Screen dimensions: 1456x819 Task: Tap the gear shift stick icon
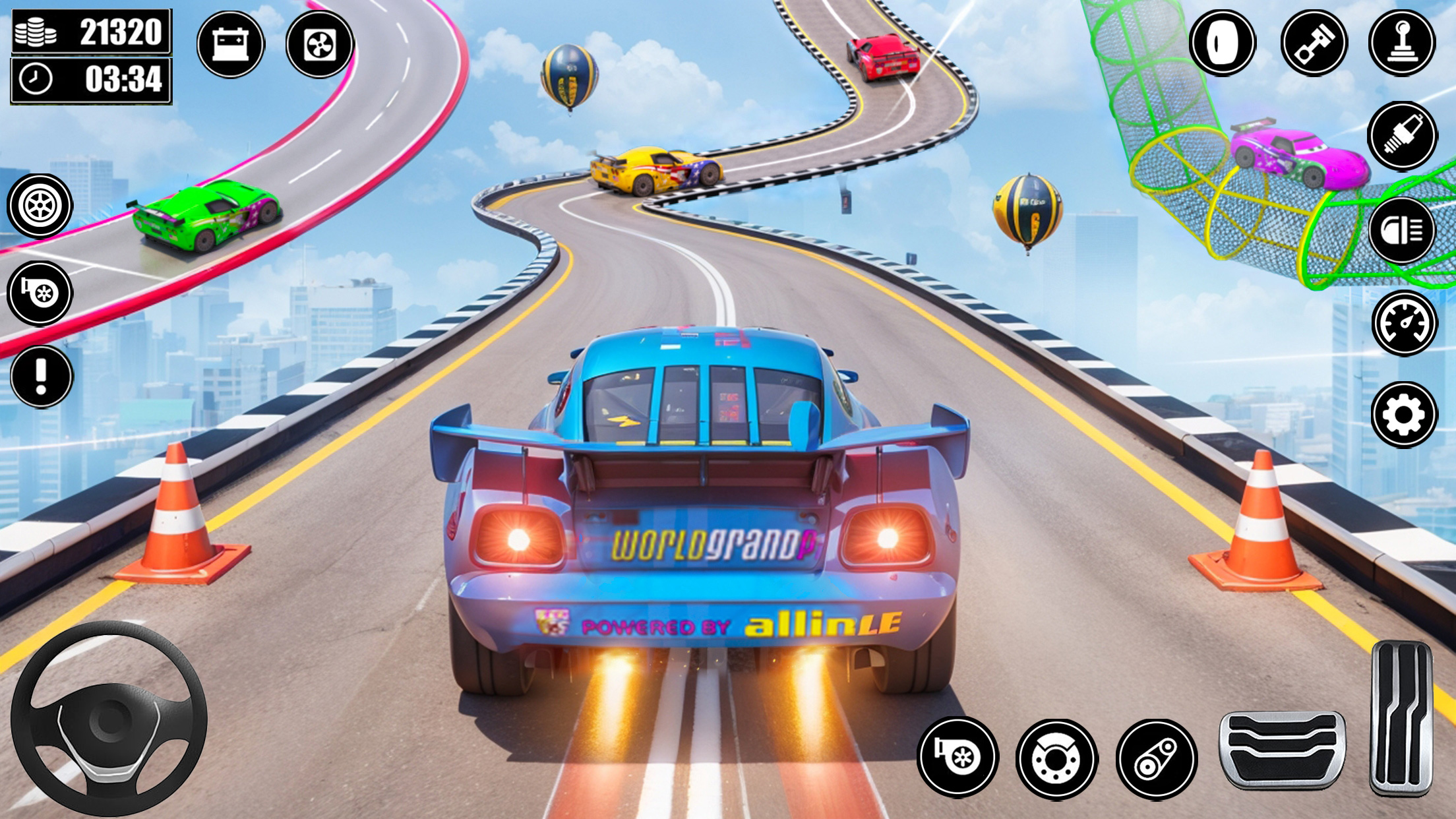1401,43
